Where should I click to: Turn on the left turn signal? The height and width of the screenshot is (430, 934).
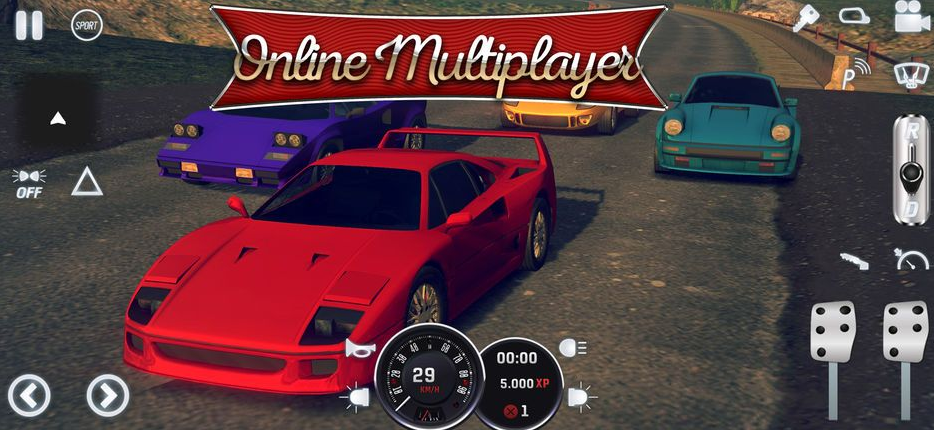[x=355, y=397]
